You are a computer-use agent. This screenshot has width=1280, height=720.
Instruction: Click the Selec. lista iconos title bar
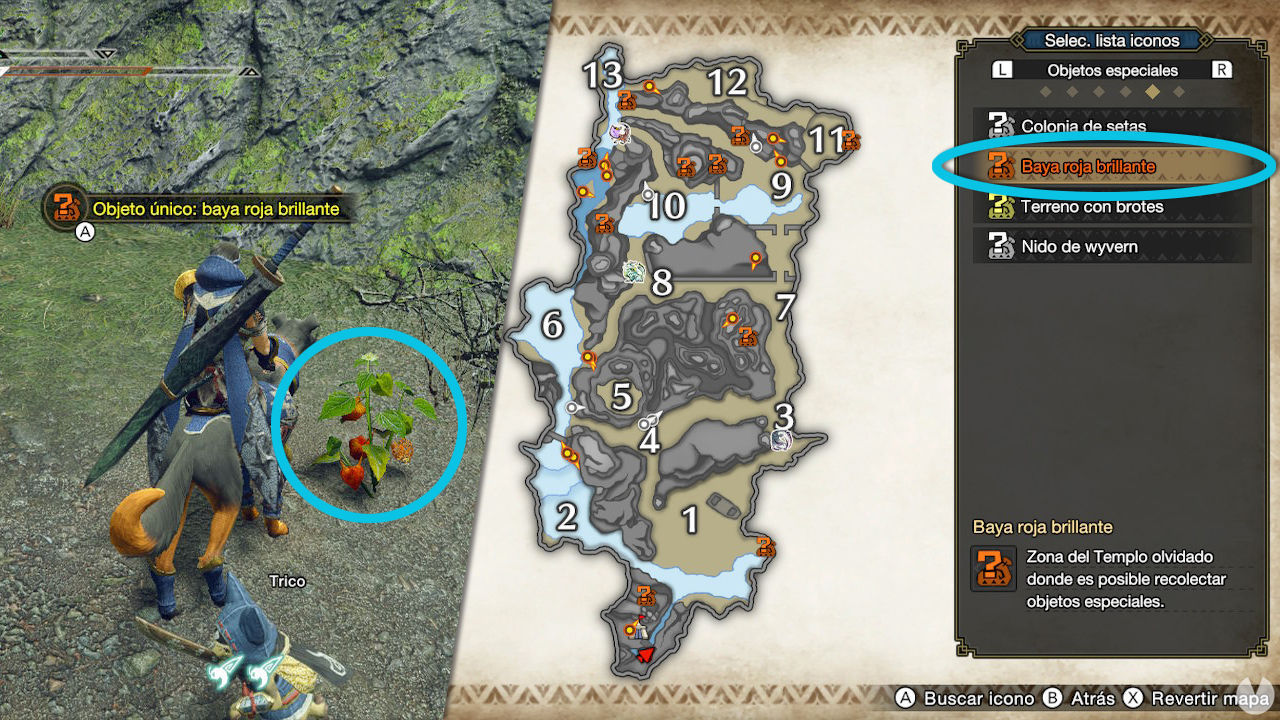click(x=1112, y=40)
